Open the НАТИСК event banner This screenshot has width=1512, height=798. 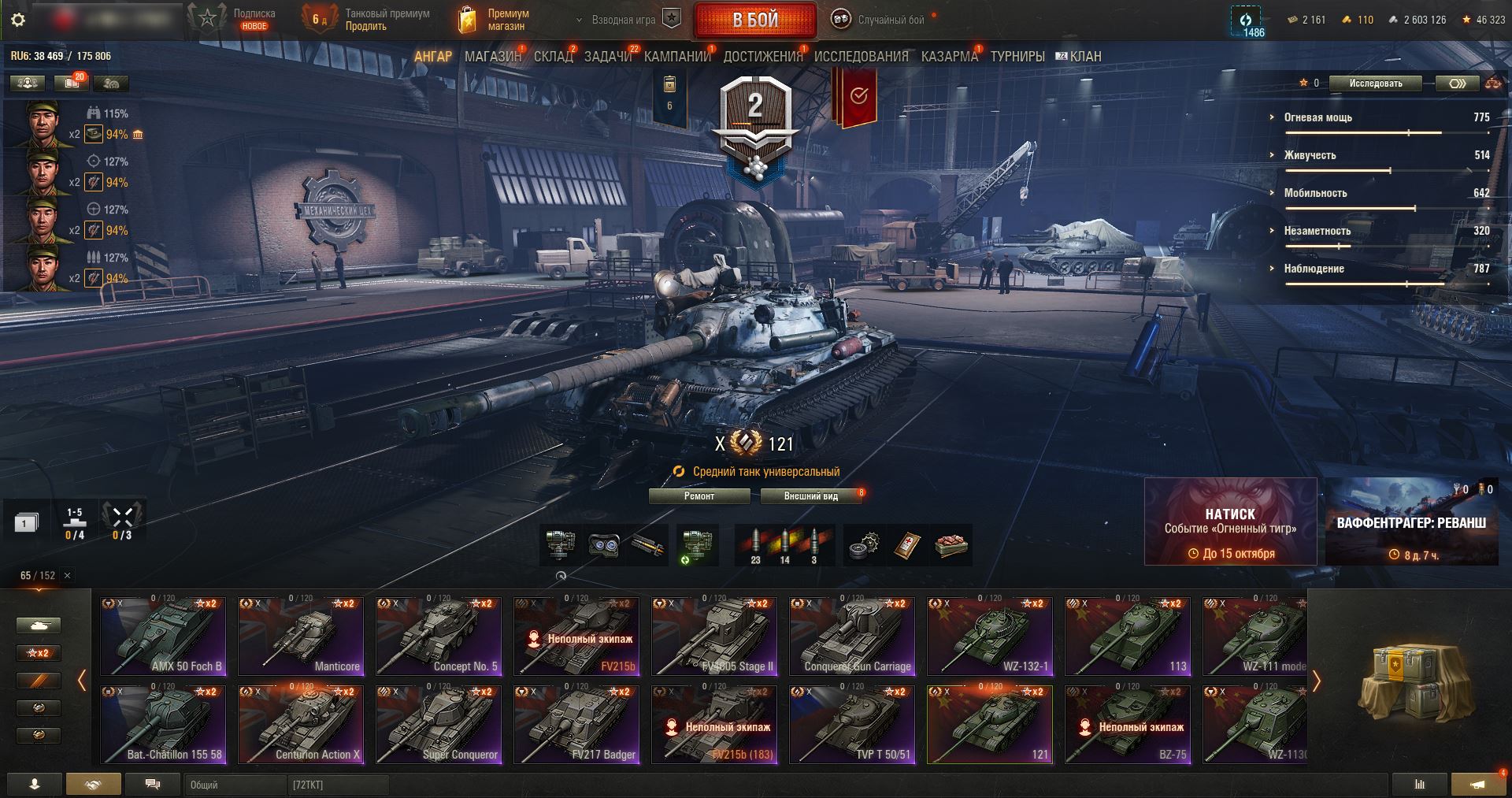coord(1230,521)
